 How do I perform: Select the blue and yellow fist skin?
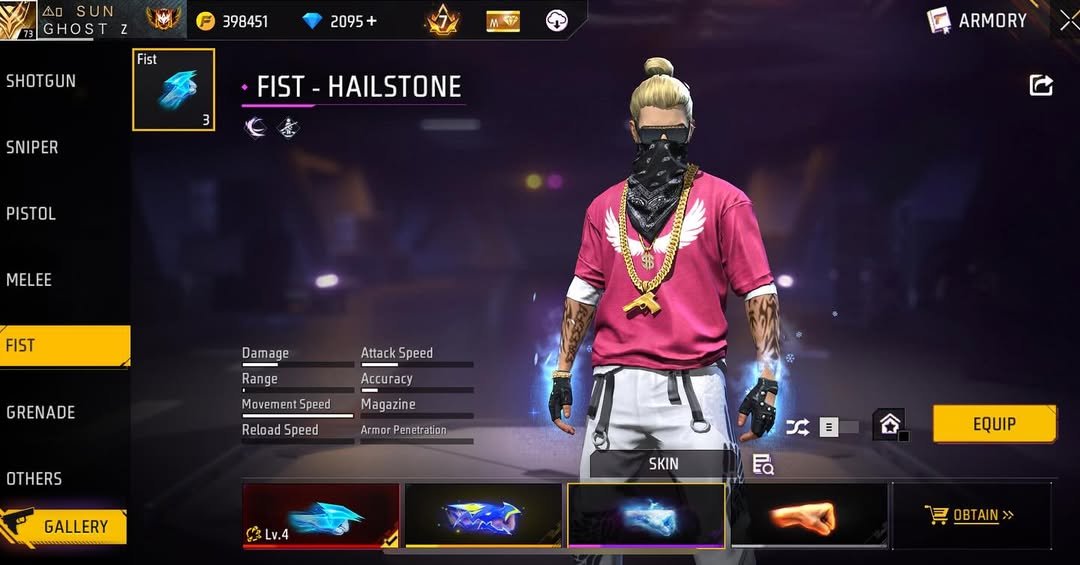coord(483,516)
